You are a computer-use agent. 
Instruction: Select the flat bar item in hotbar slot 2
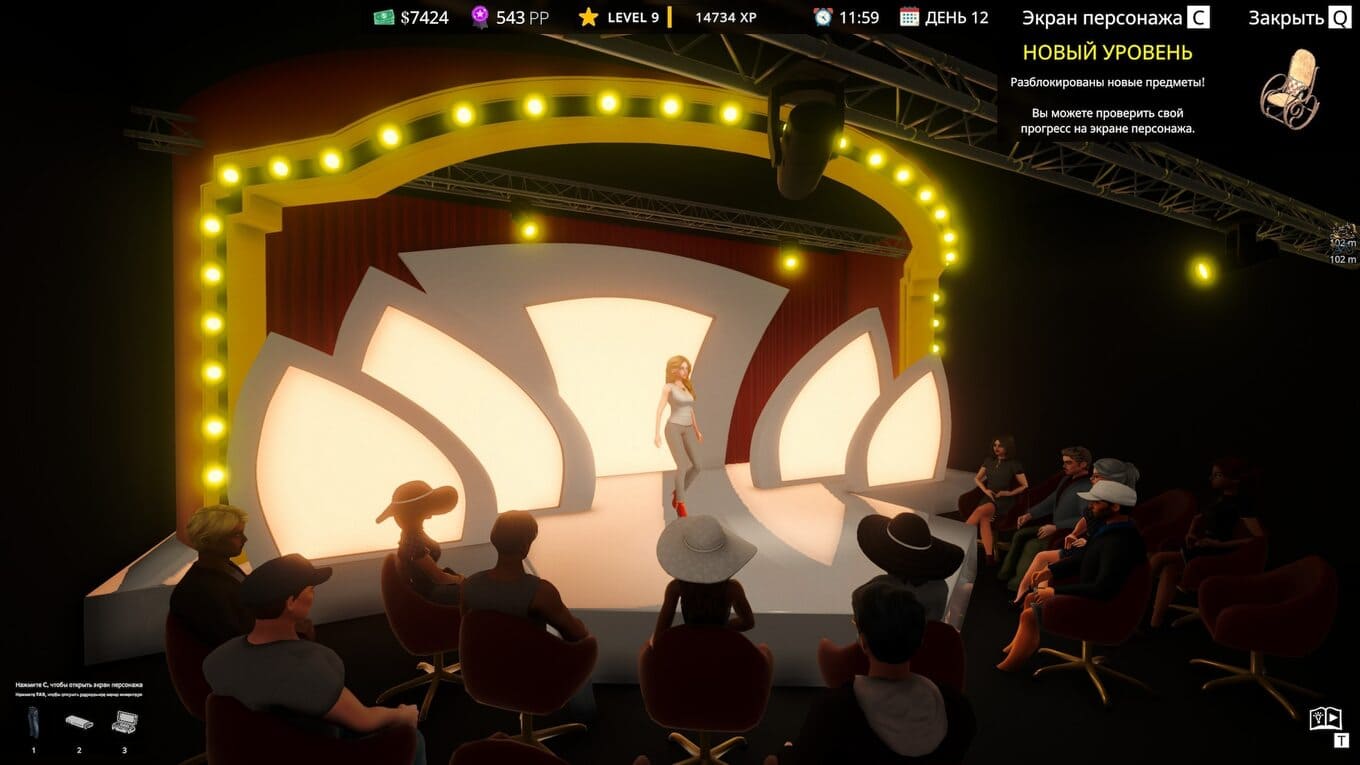click(79, 722)
